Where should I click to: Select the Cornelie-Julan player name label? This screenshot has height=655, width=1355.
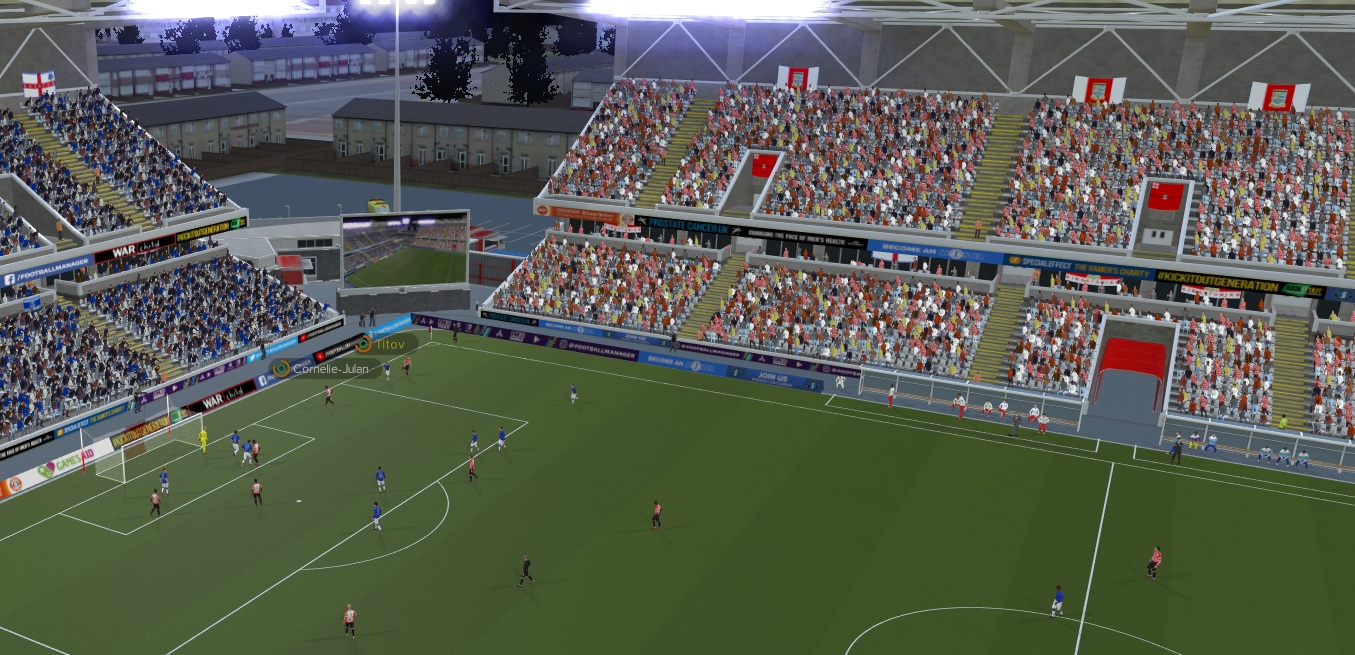[x=329, y=369]
